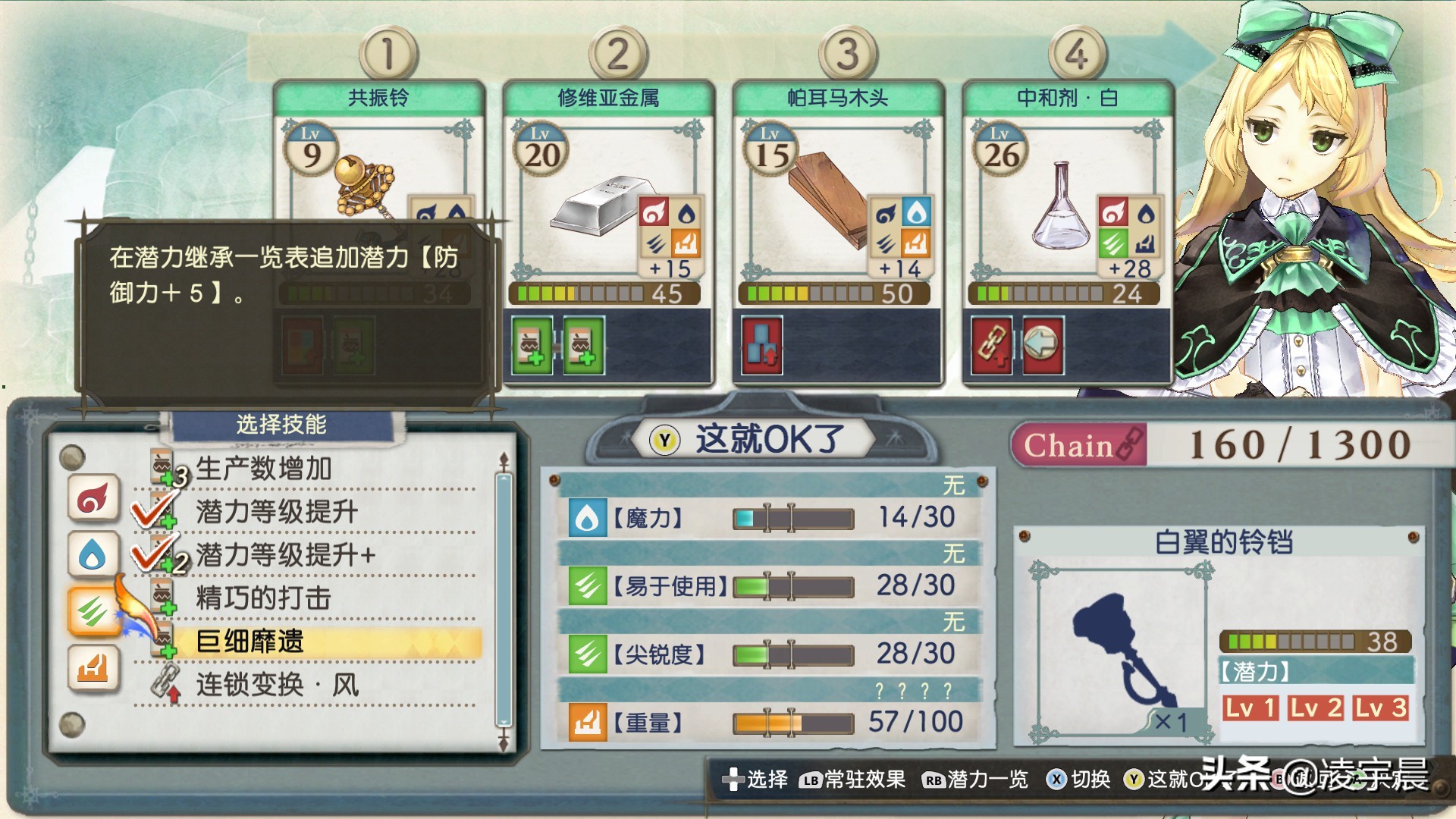
Task: Switch to the fire element tab
Action: tap(93, 498)
